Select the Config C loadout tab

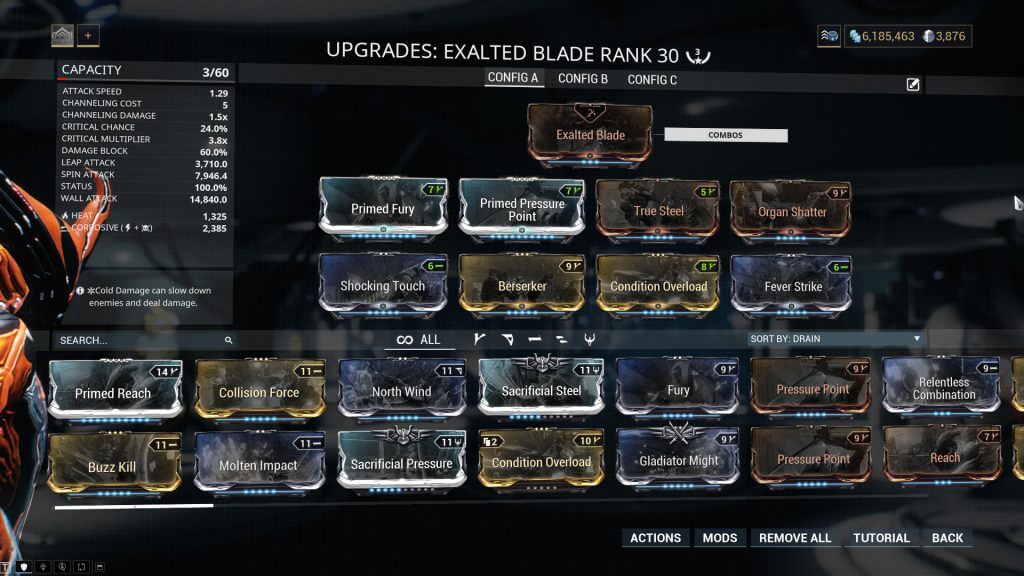(652, 79)
